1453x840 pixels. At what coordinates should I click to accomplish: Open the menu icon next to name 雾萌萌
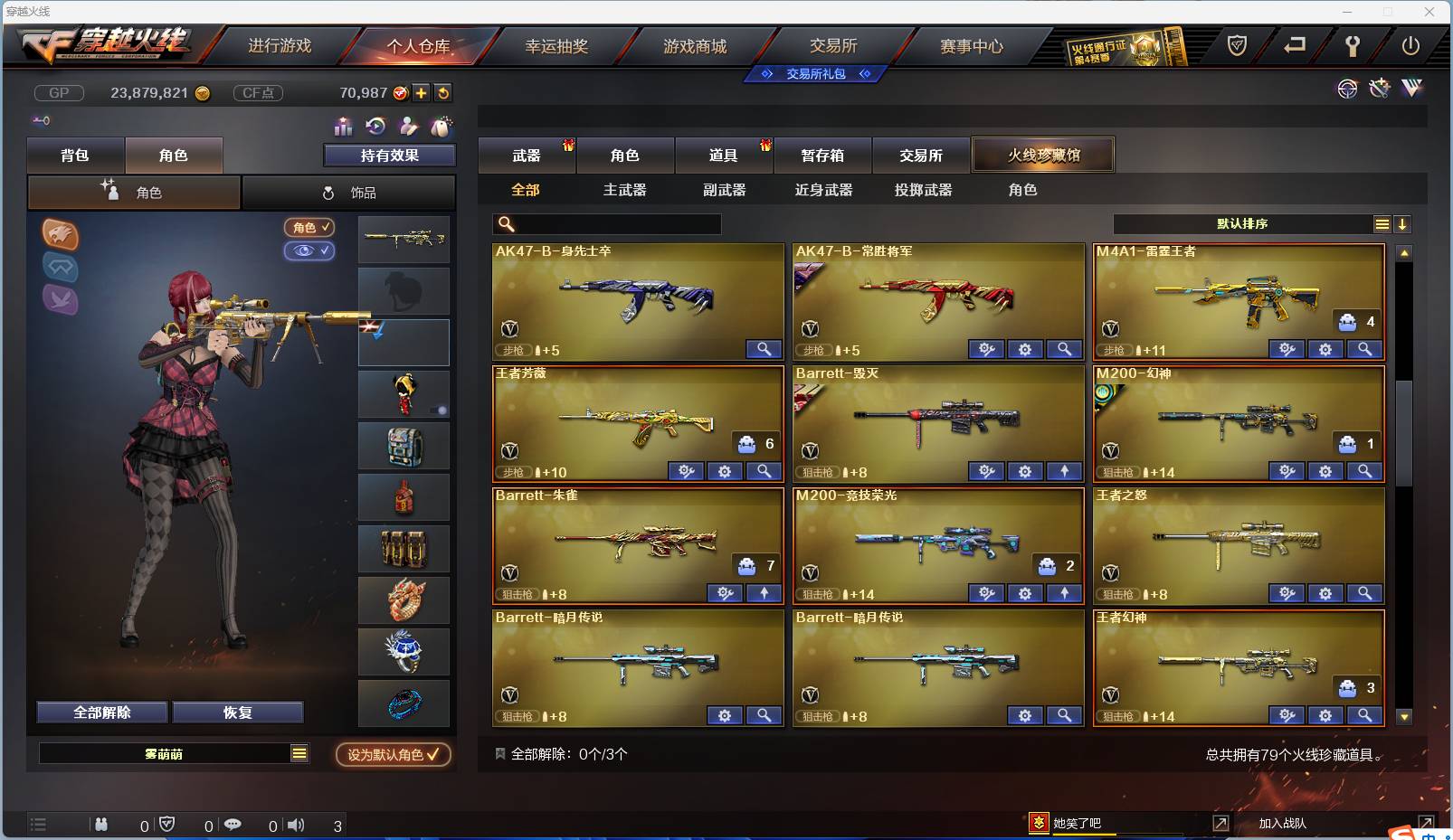pyautogui.click(x=300, y=752)
